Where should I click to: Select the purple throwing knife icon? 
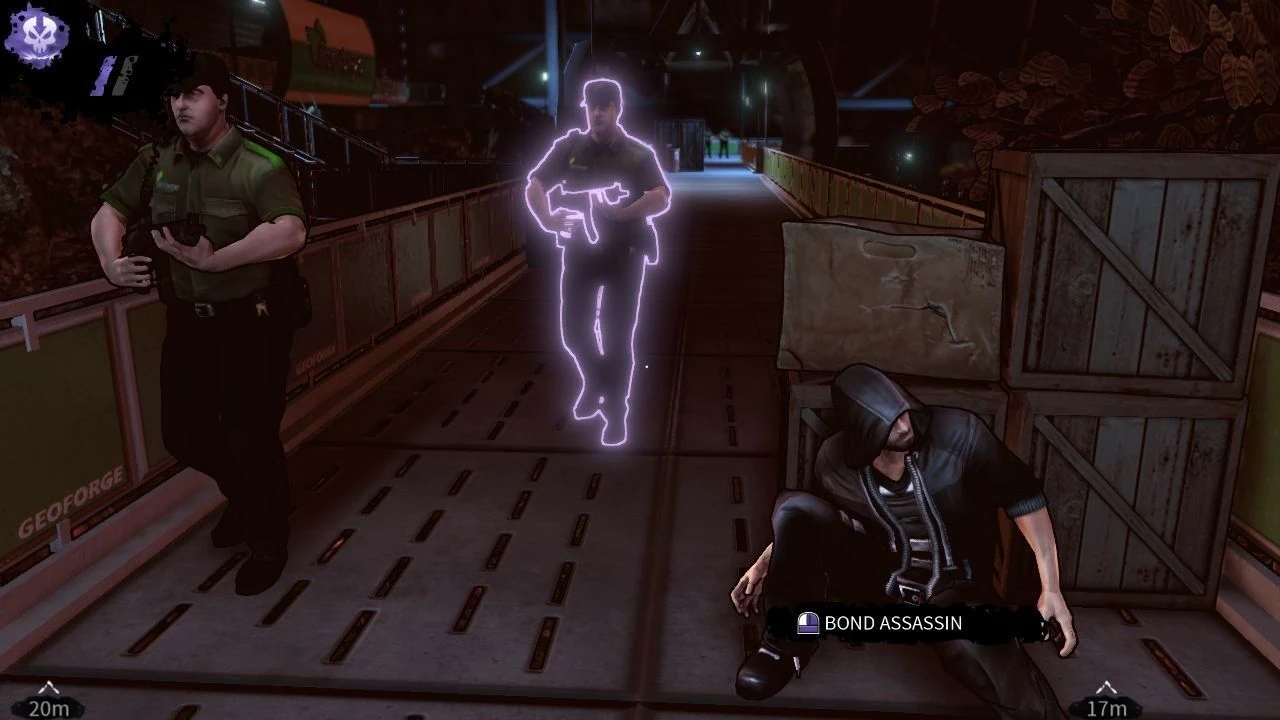pyautogui.click(x=106, y=75)
